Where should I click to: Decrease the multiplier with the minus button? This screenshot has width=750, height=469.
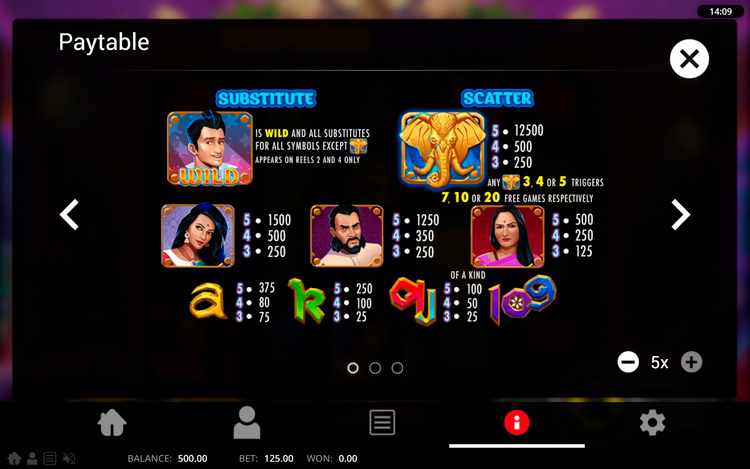click(x=628, y=362)
